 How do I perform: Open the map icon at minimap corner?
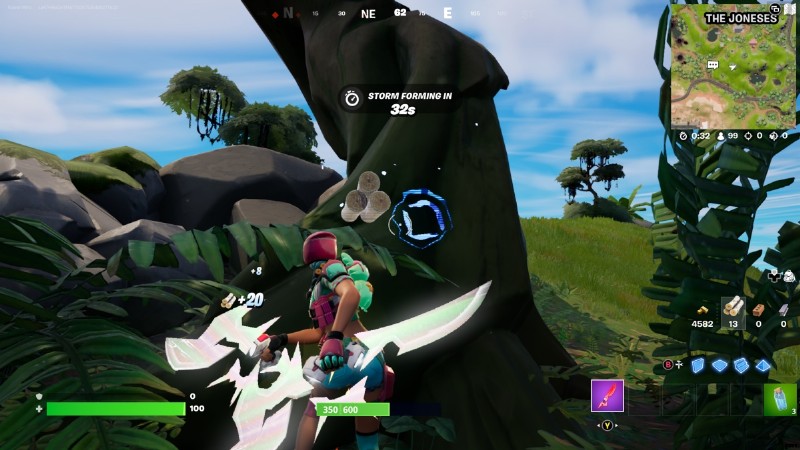(x=789, y=10)
